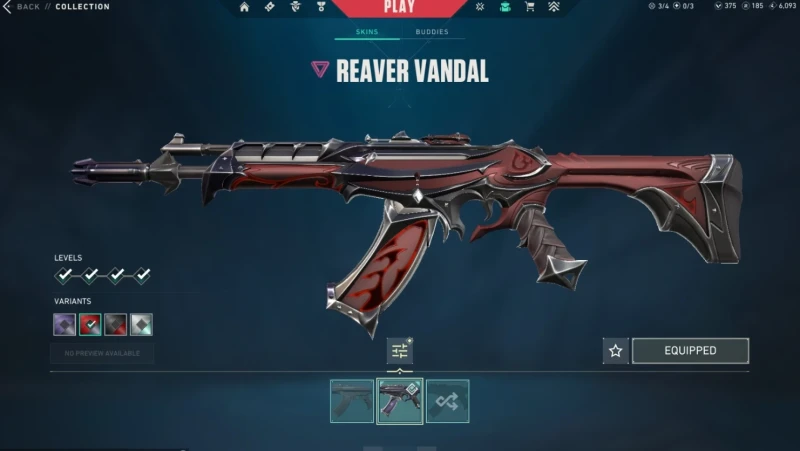Open the battlepass chevrons icon
Screen dimensions: 800x451
coord(554,7)
